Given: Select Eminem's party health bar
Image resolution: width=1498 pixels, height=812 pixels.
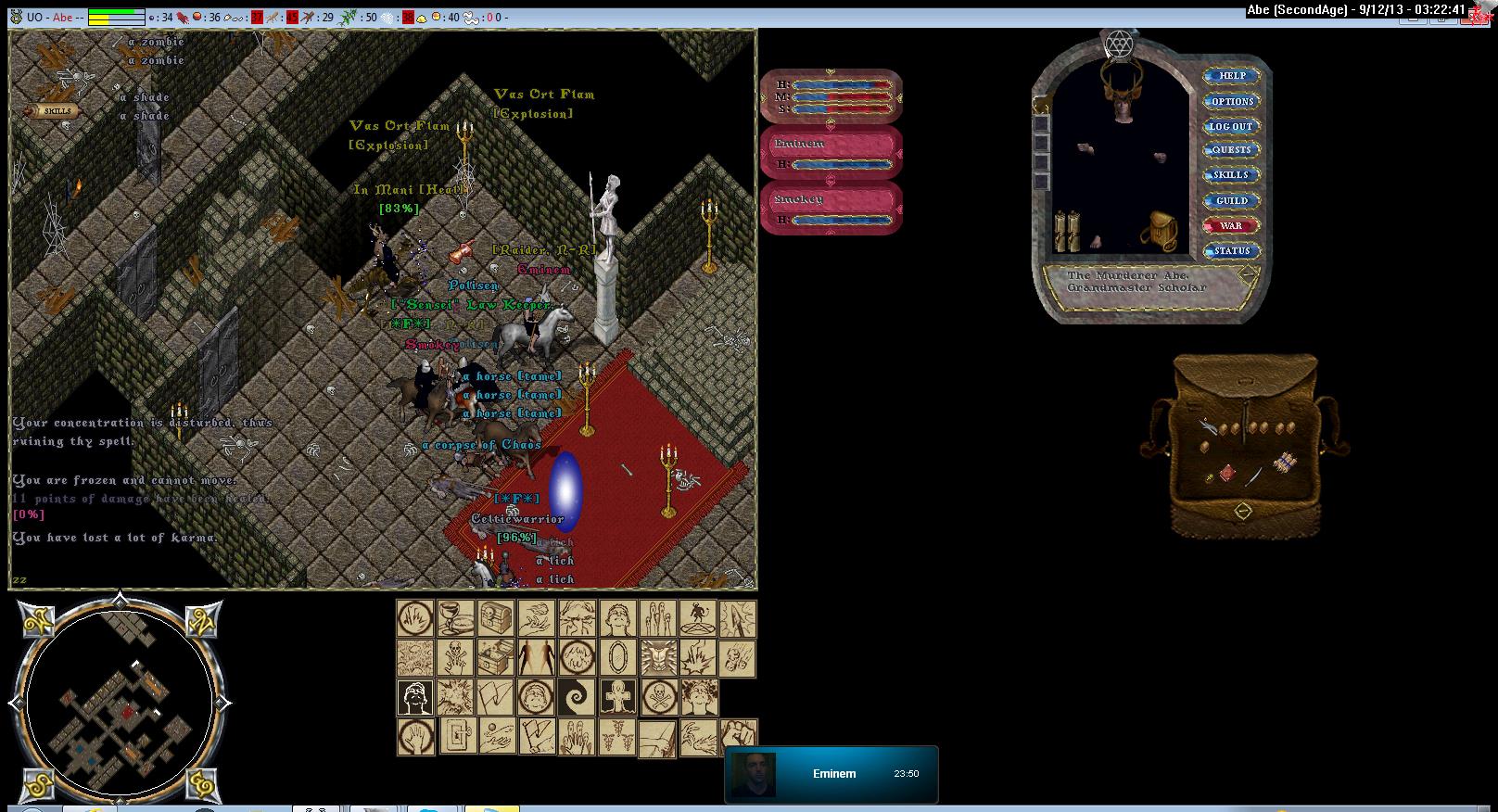Looking at the screenshot, I should [831, 153].
